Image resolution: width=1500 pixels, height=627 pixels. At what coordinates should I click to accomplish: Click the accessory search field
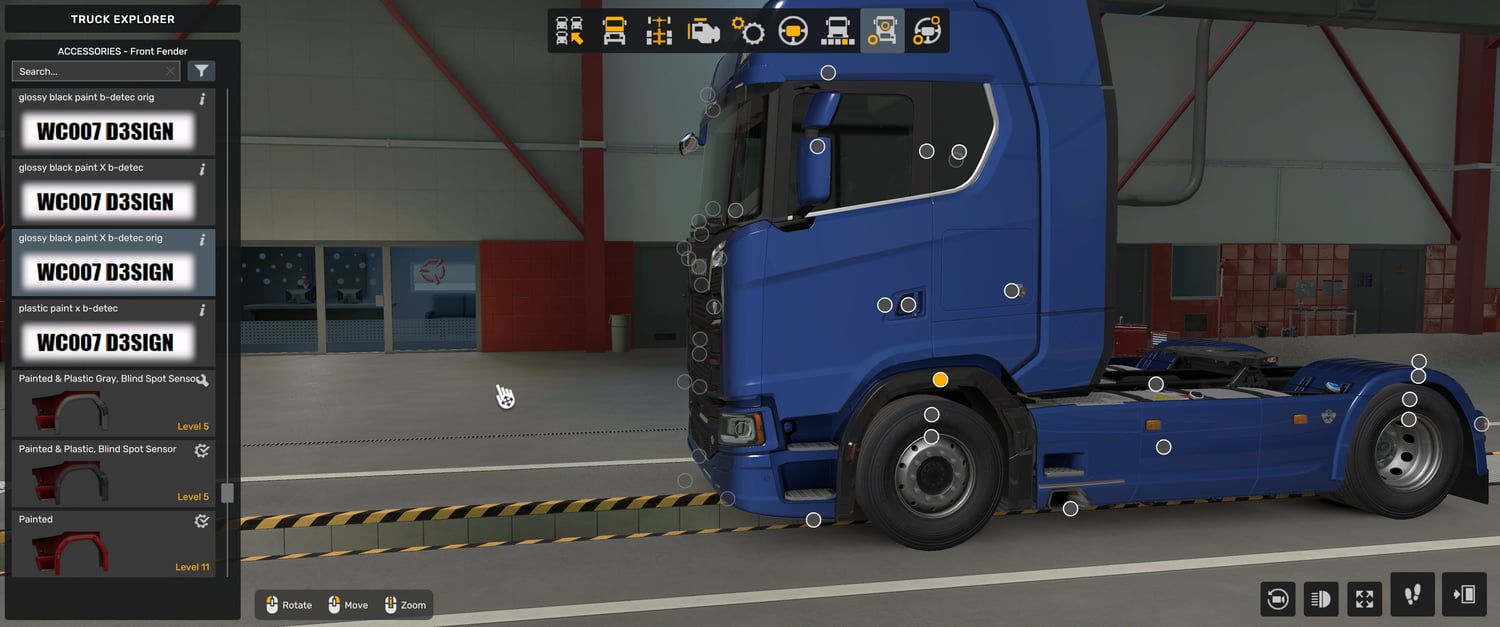[88, 71]
